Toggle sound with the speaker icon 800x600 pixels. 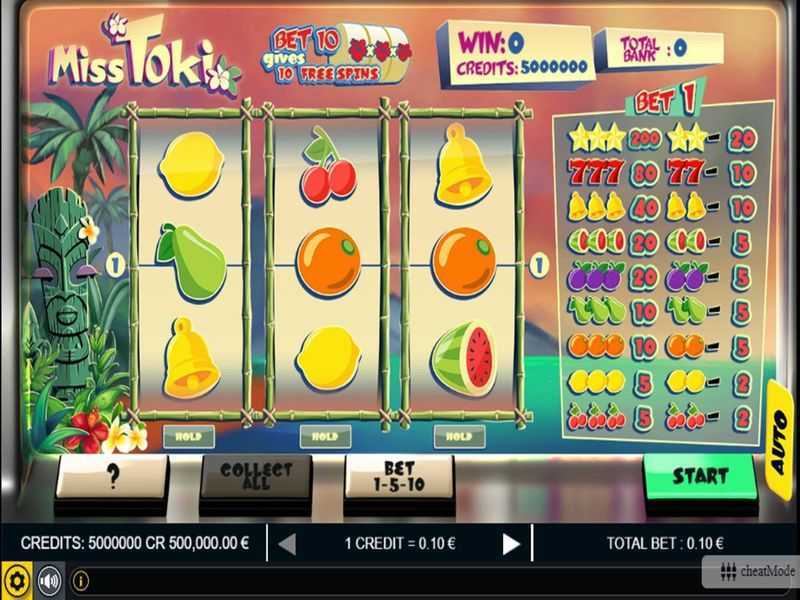48,580
